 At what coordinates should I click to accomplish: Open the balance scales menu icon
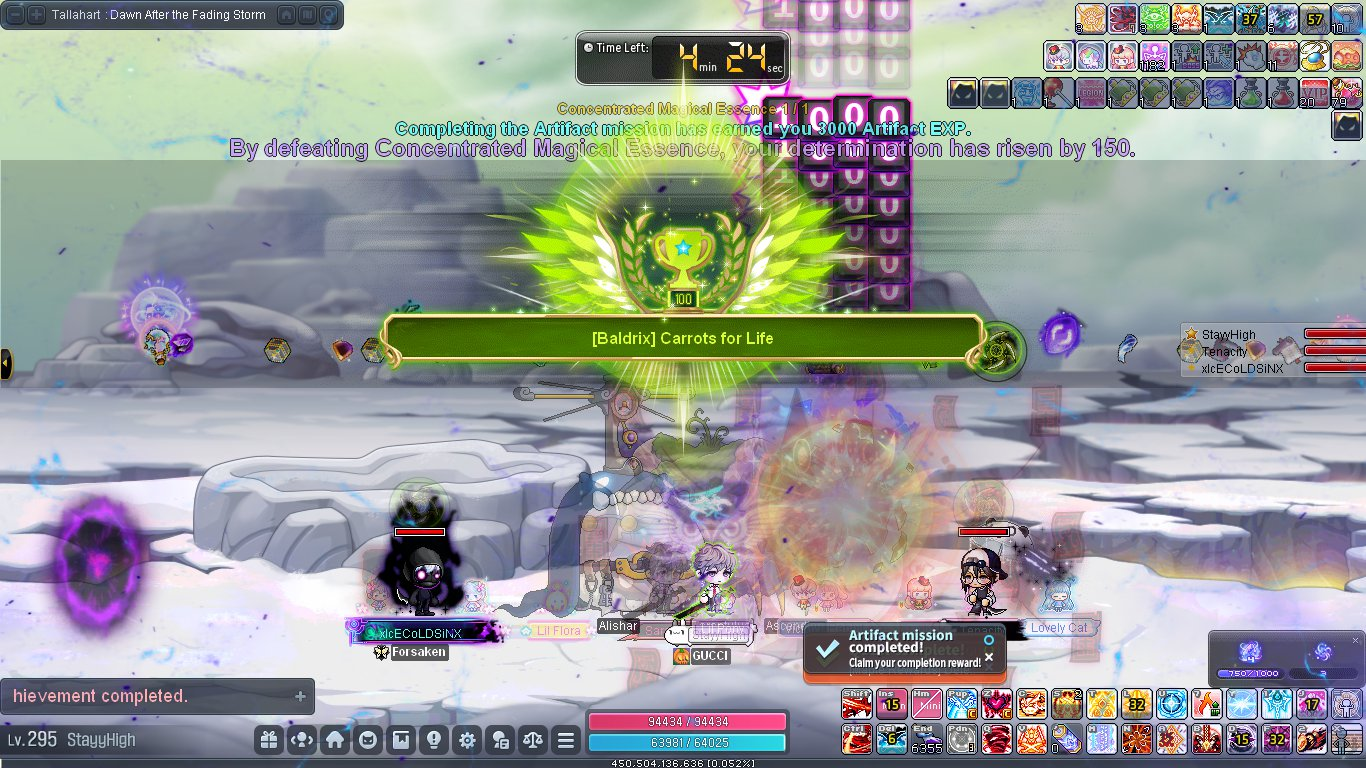533,741
